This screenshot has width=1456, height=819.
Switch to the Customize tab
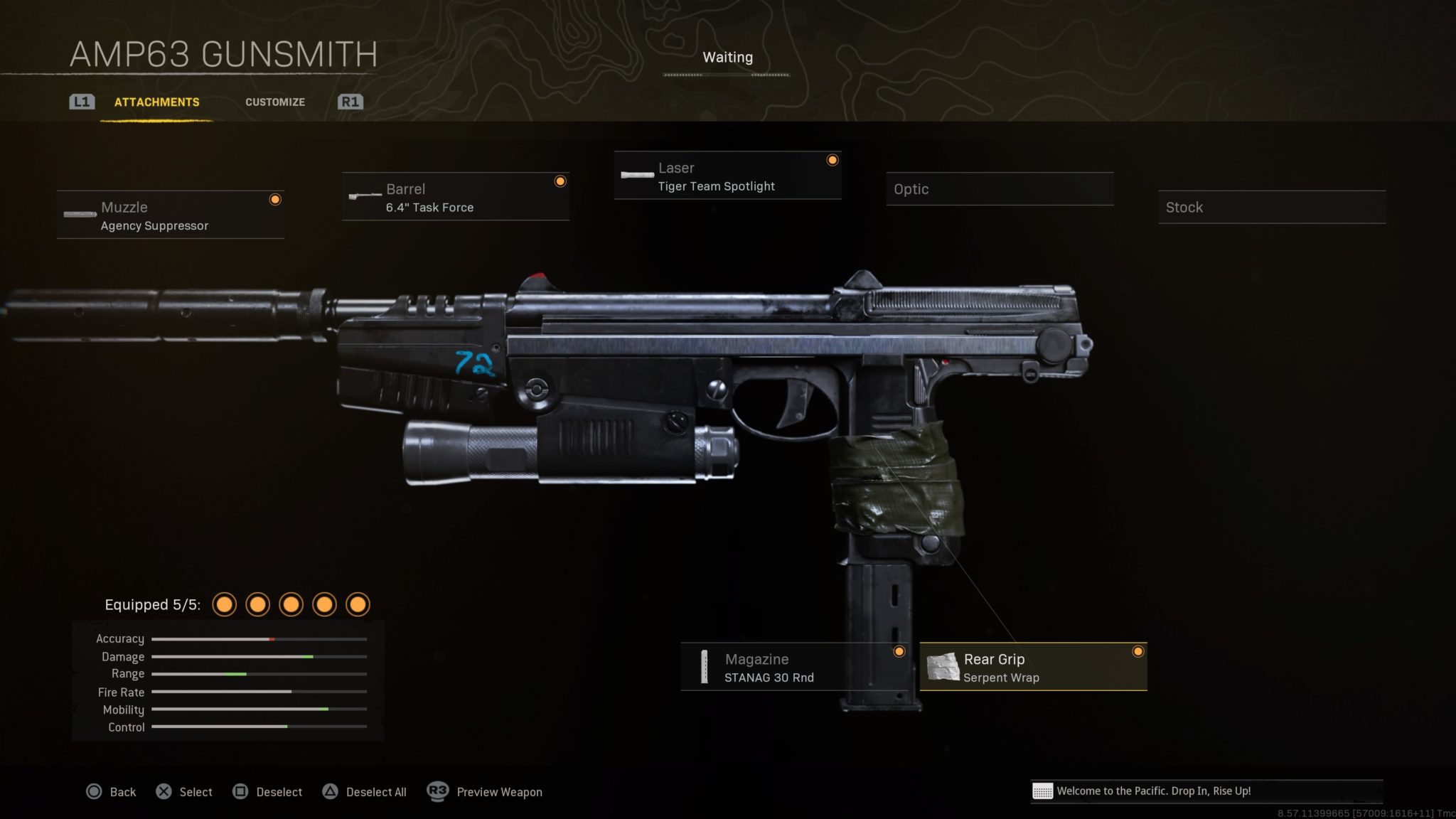[x=275, y=102]
